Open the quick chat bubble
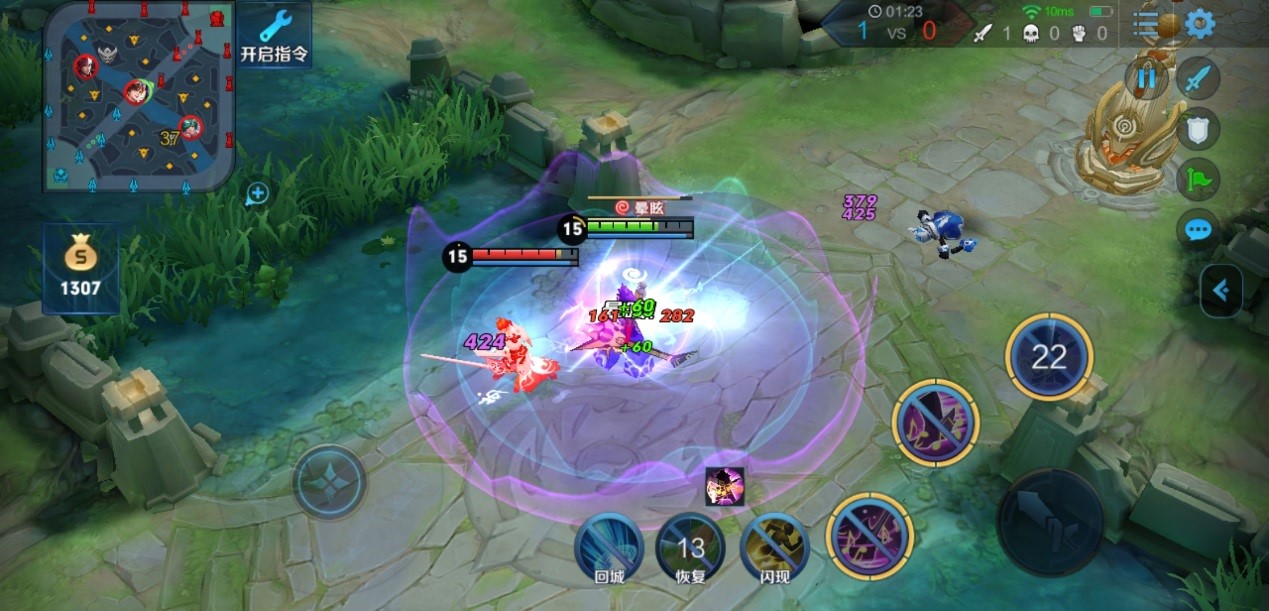The image size is (1269, 611). (1198, 231)
